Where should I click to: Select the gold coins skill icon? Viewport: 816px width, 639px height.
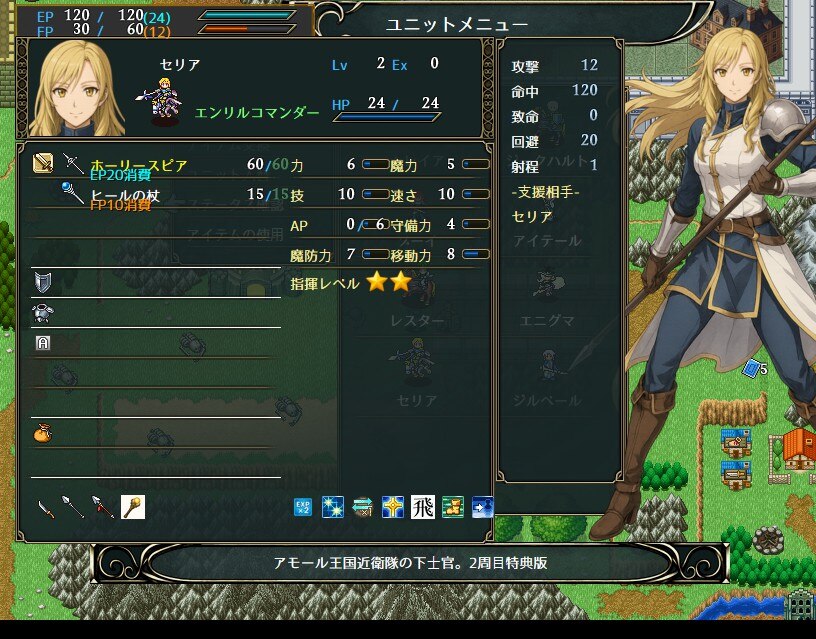pos(453,507)
